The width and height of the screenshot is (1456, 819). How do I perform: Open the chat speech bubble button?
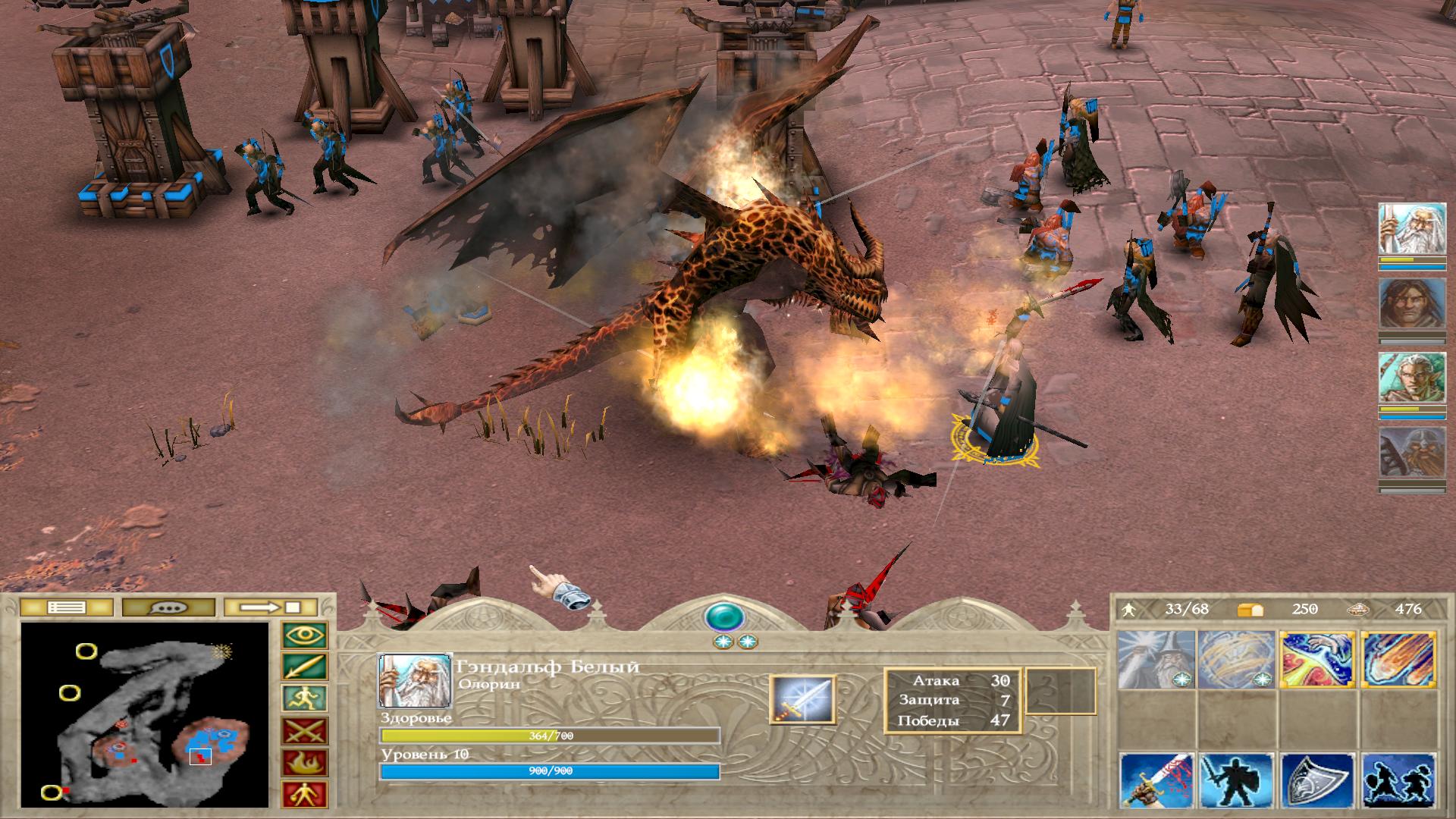[168, 607]
